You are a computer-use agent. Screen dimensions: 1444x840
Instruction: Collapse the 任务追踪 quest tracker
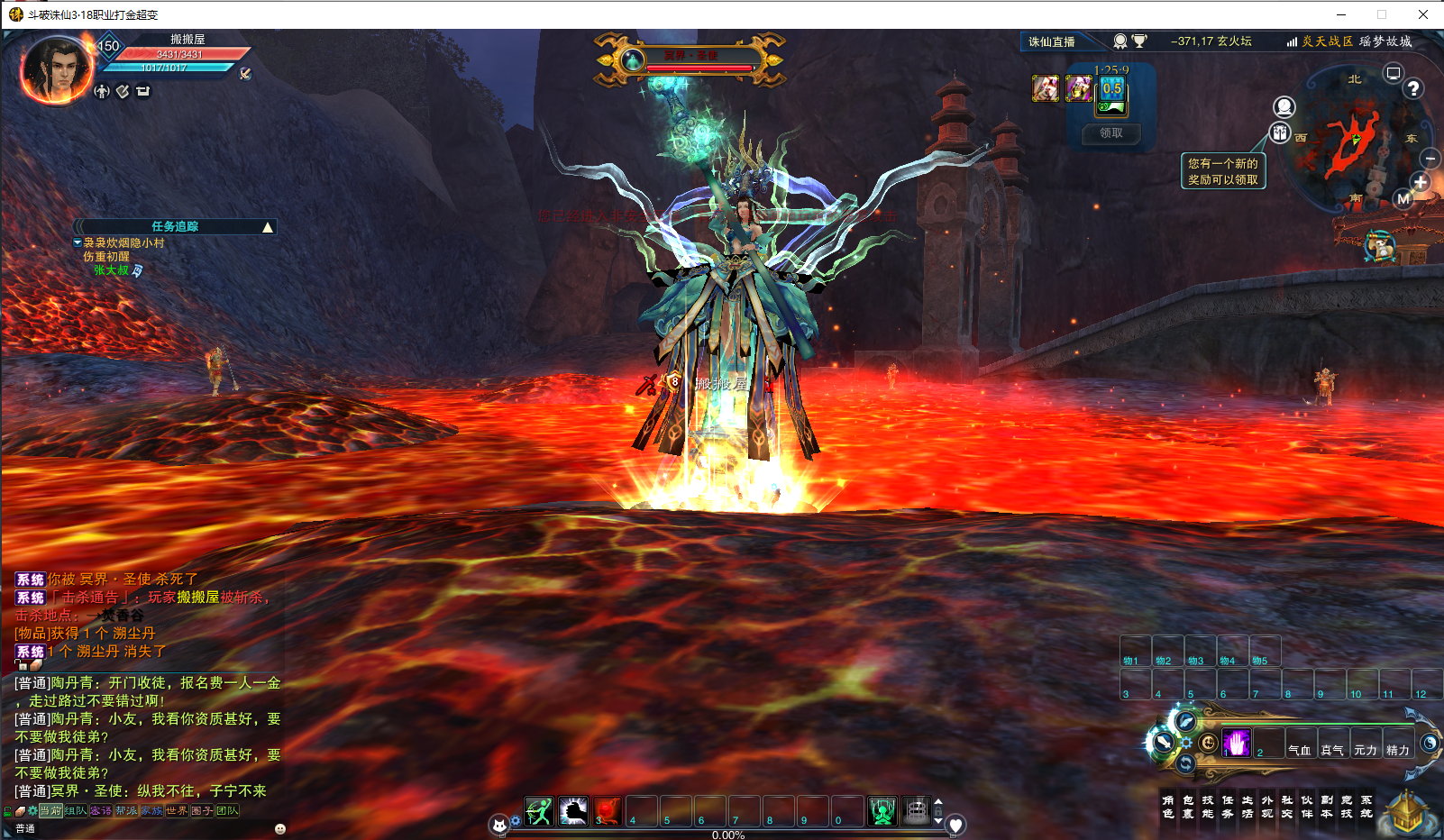click(x=268, y=227)
